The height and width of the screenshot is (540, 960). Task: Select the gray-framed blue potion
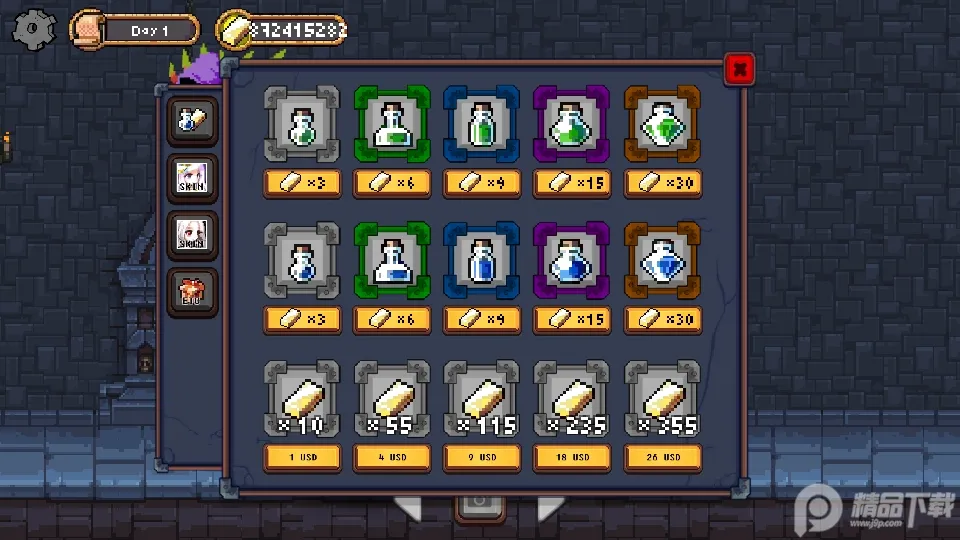pyautogui.click(x=302, y=260)
